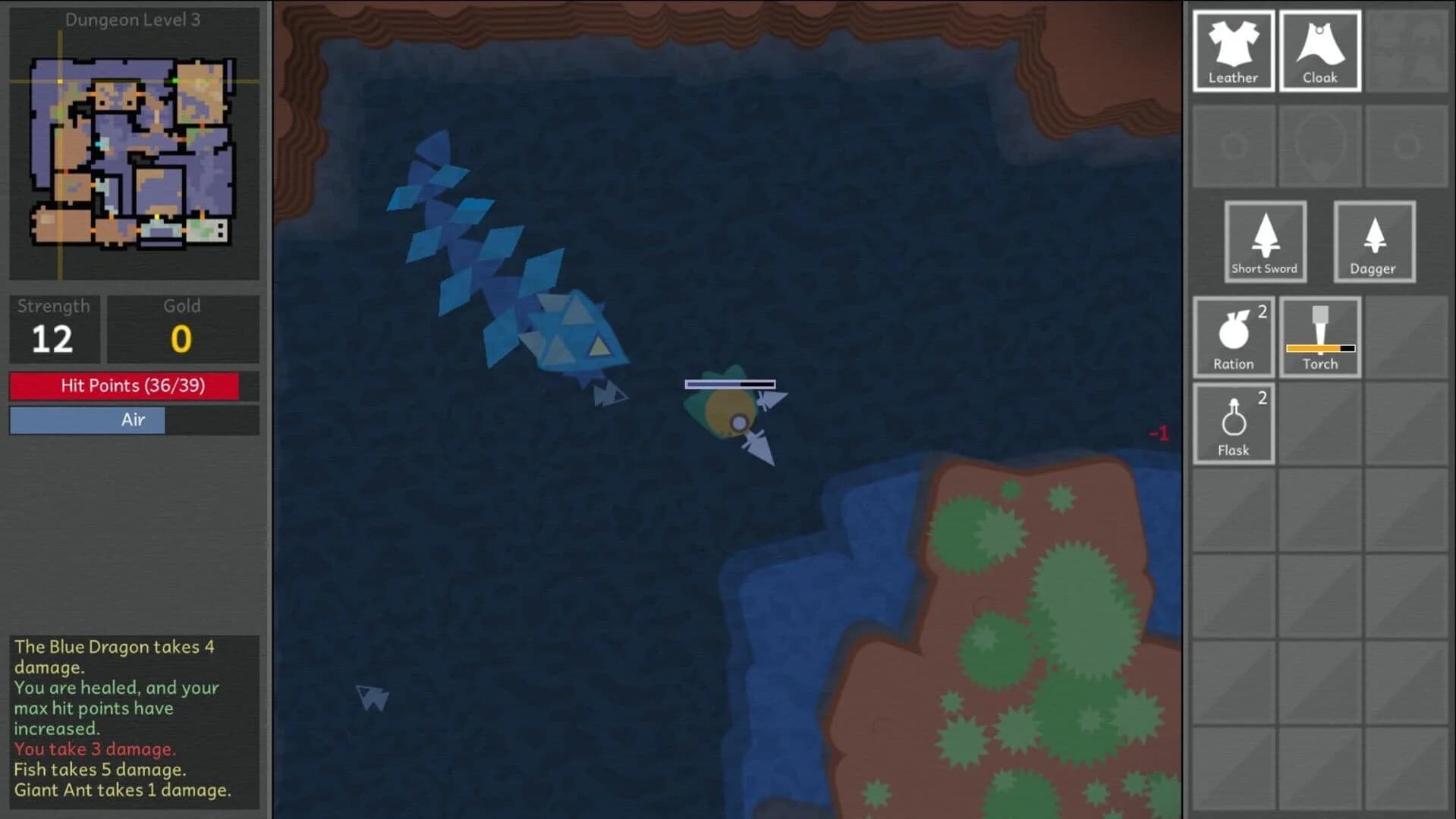Screen dimensions: 1456x819
Task: Select the Leather armor in inventory
Action: pos(1233,49)
